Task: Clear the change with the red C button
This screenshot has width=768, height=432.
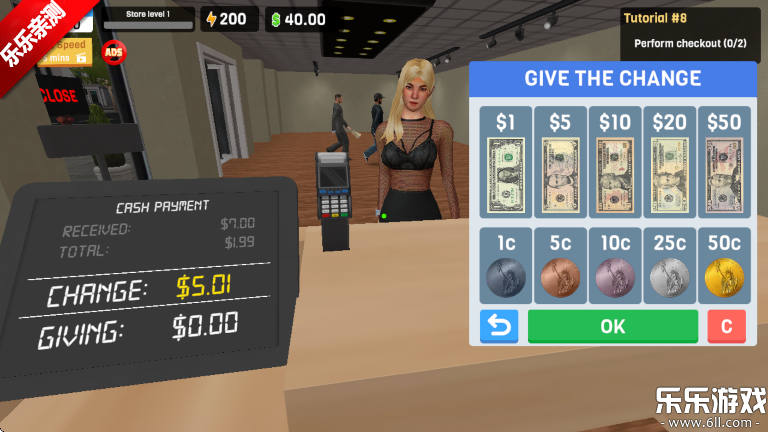Action: pyautogui.click(x=726, y=326)
